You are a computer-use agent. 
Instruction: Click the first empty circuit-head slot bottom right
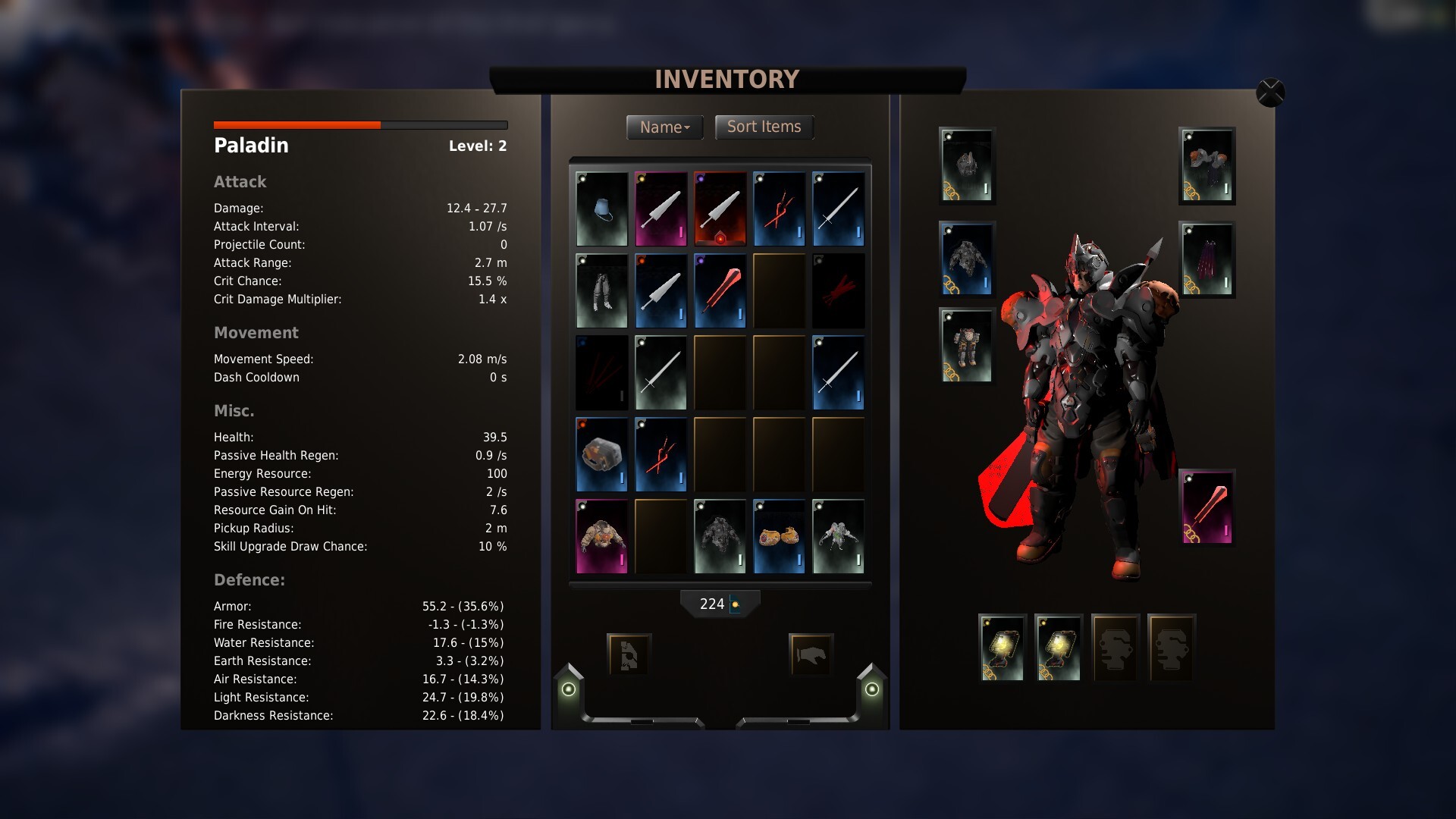coord(1115,647)
